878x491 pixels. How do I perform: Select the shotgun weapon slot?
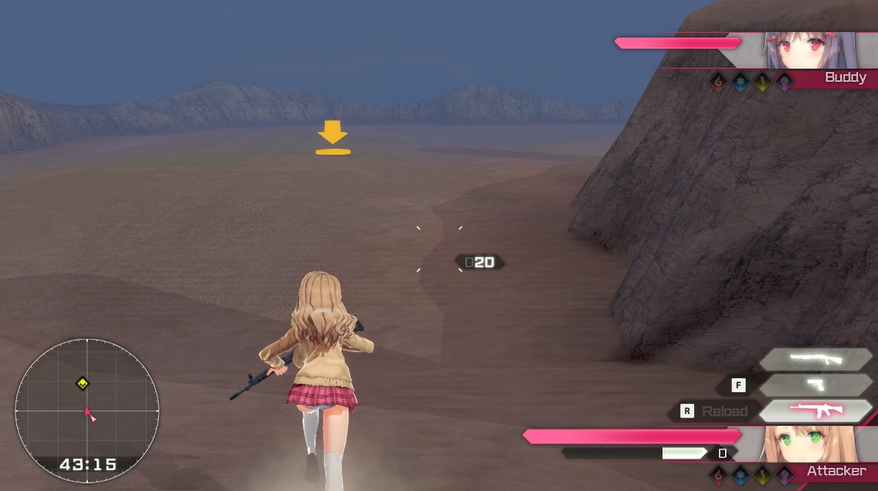[815, 359]
